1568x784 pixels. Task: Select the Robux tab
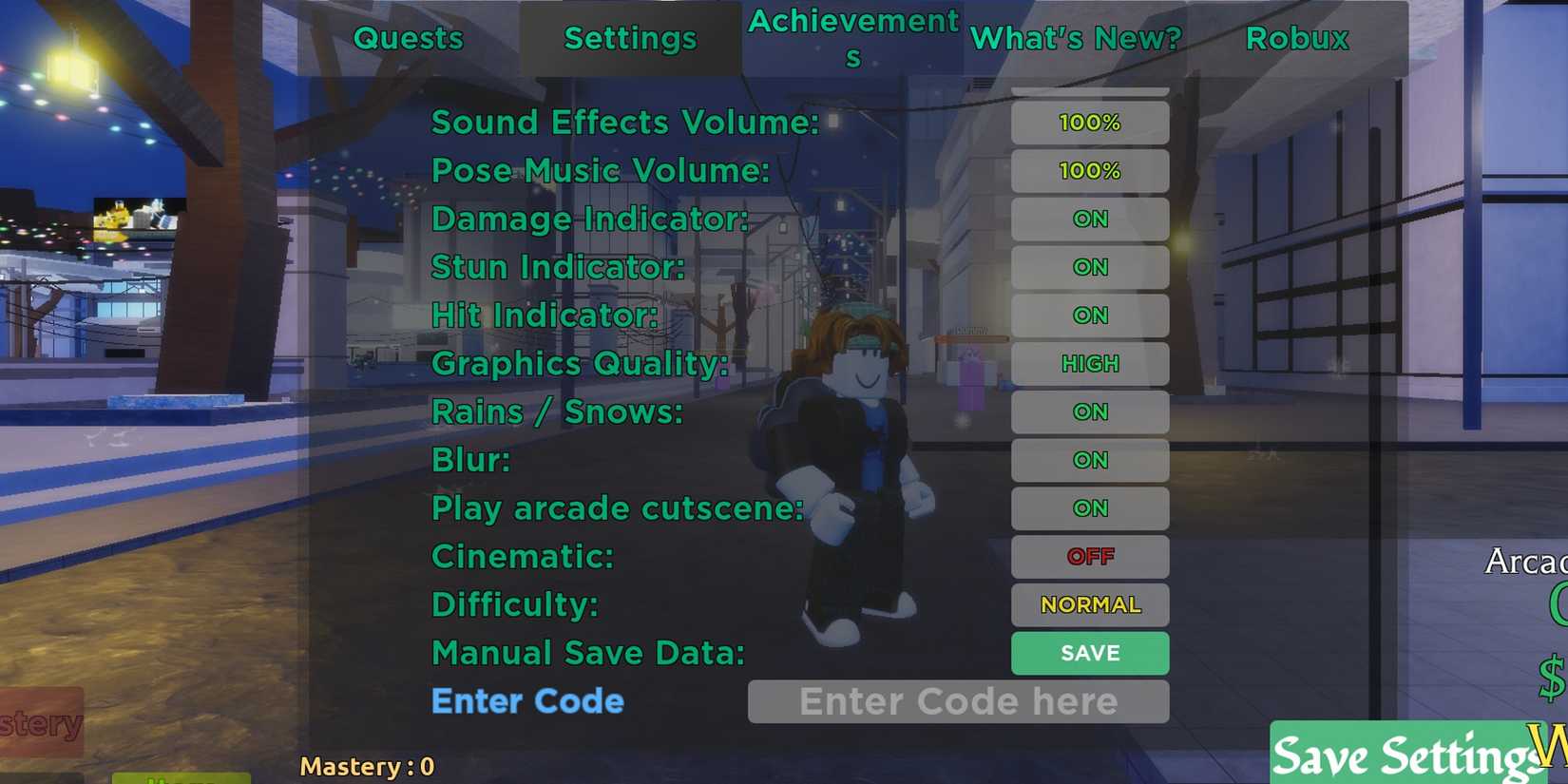(1295, 38)
